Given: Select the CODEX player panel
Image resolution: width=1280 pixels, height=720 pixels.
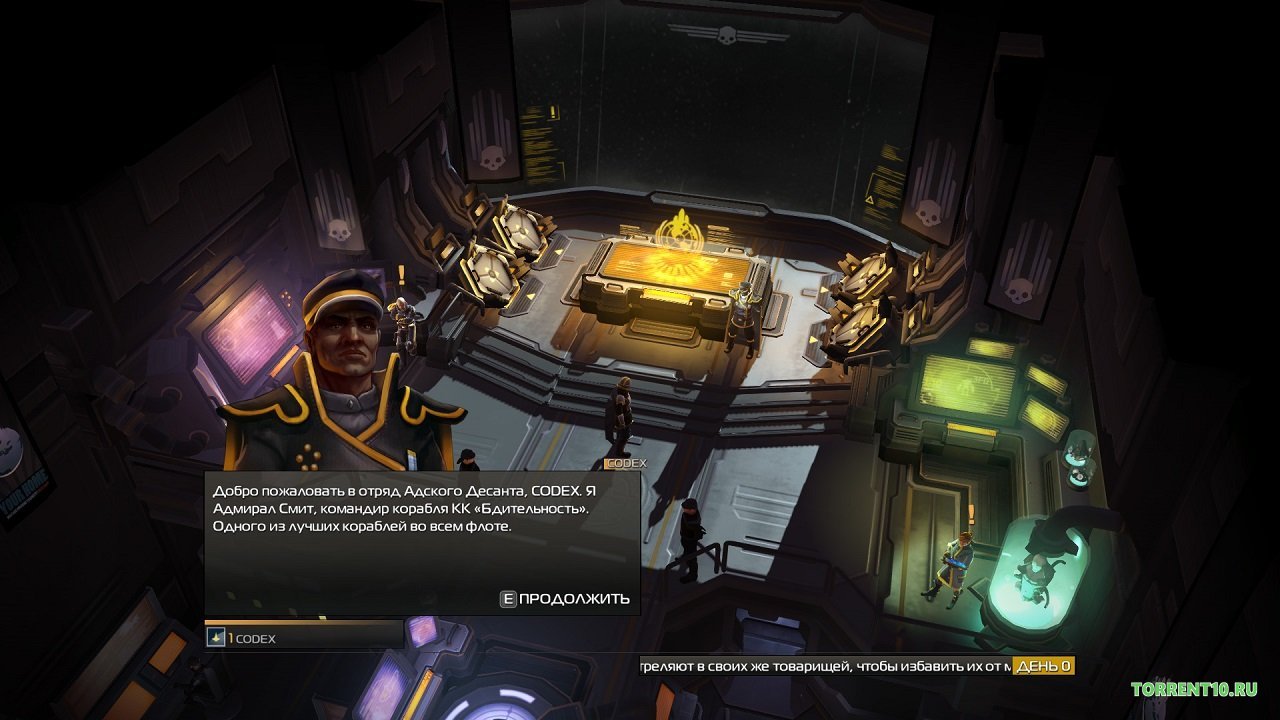Looking at the screenshot, I should tap(304, 637).
